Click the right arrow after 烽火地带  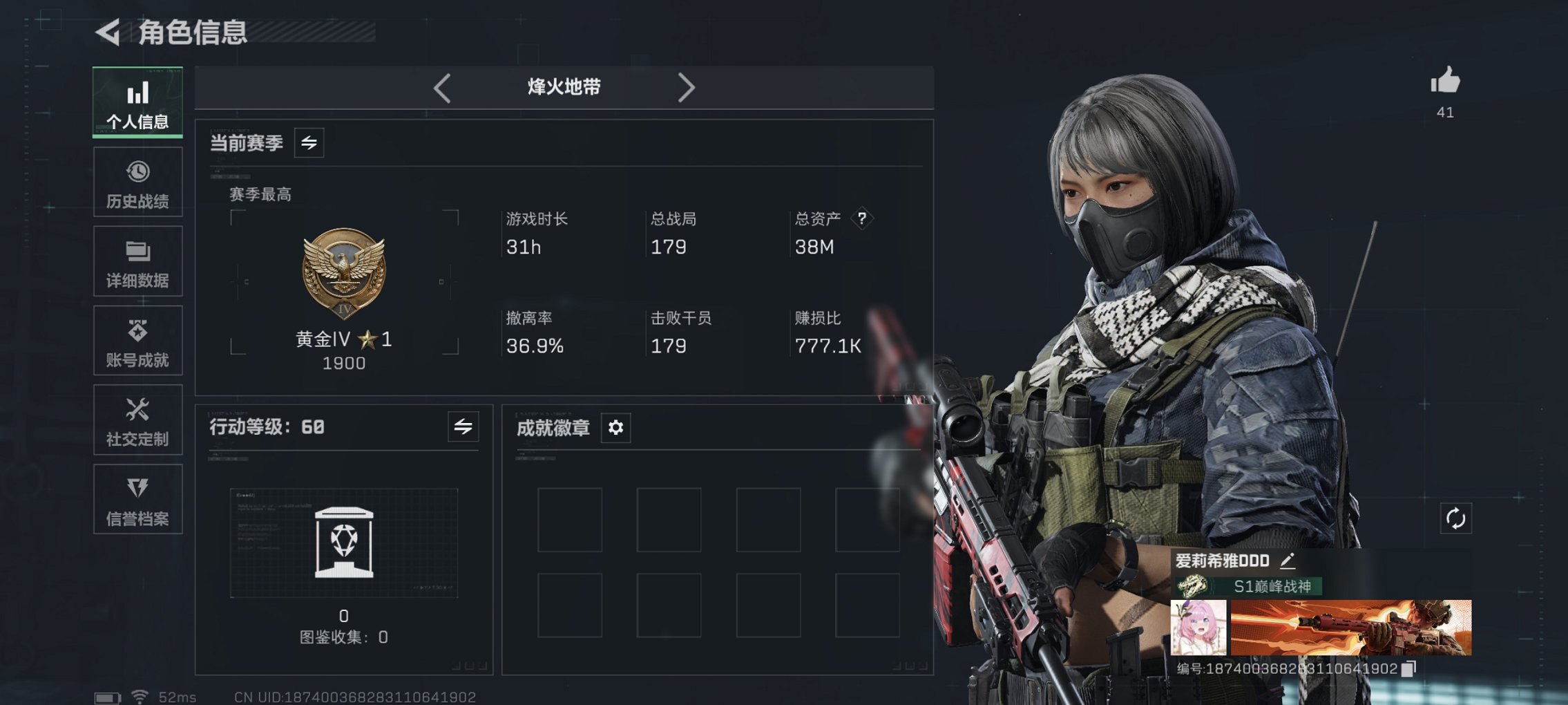(x=687, y=87)
